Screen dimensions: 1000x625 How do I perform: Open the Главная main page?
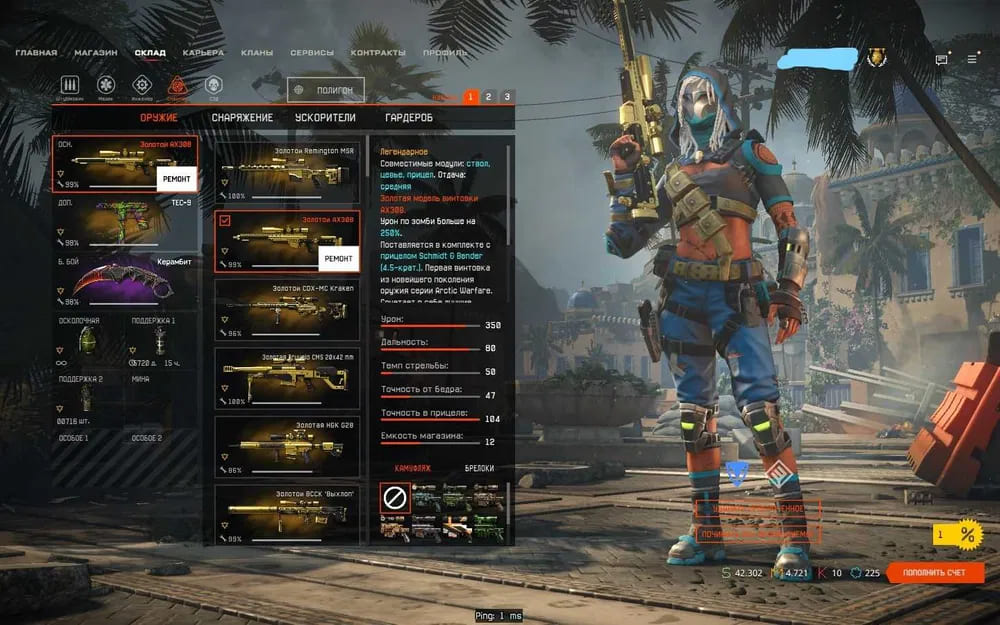tap(36, 52)
